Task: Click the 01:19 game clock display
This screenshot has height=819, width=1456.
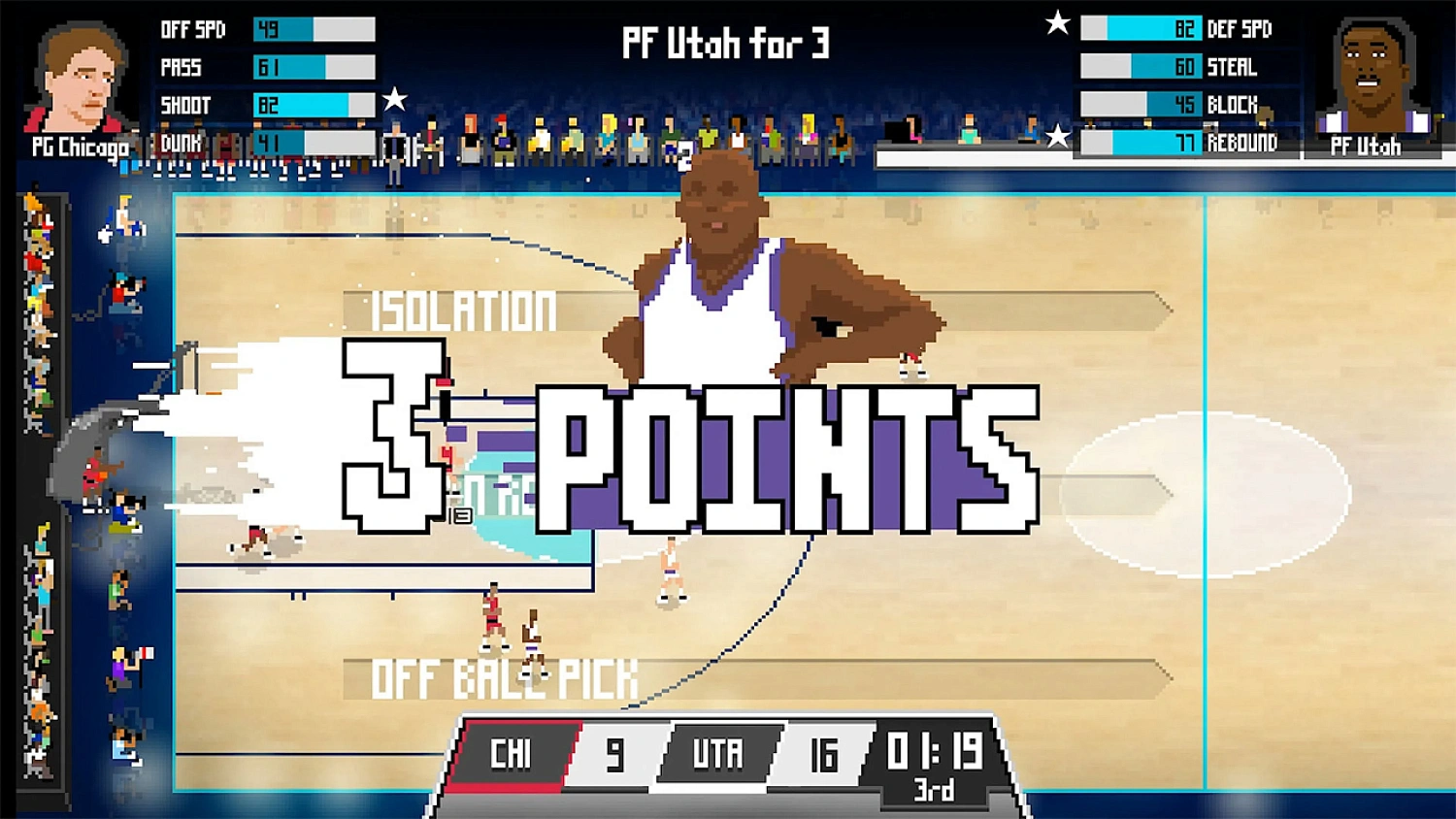Action: click(935, 750)
